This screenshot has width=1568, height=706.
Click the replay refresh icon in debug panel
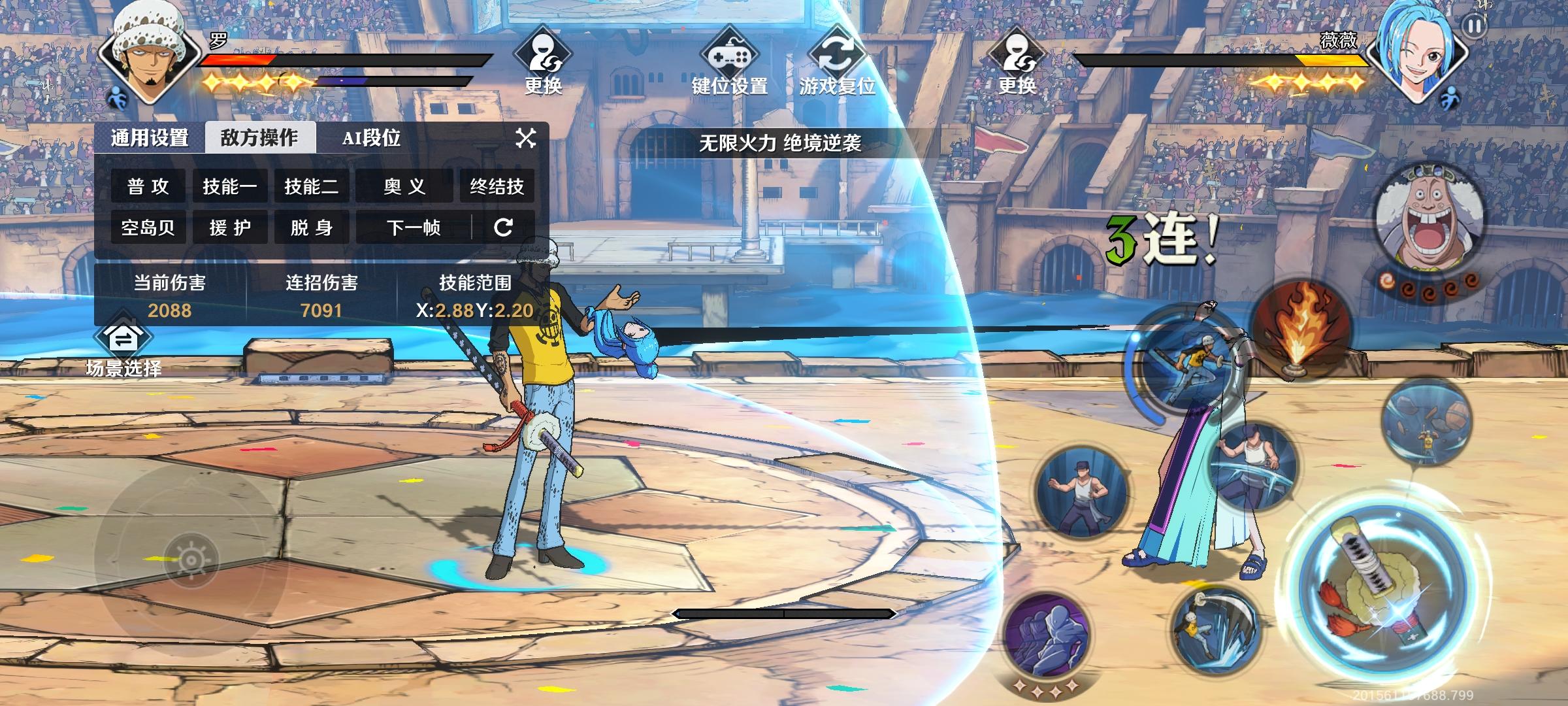(503, 227)
